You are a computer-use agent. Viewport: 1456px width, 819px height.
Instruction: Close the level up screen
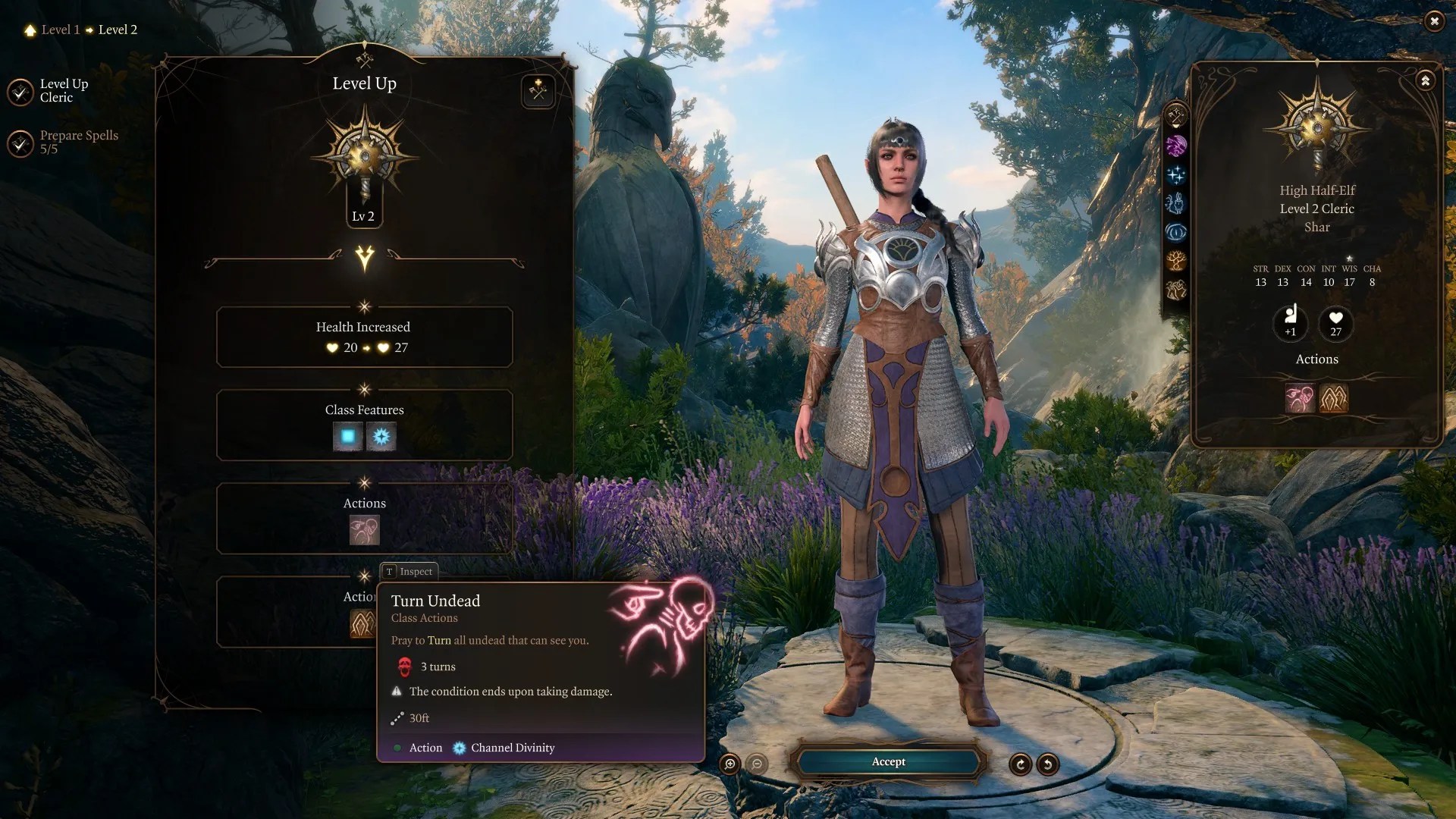[x=1433, y=21]
